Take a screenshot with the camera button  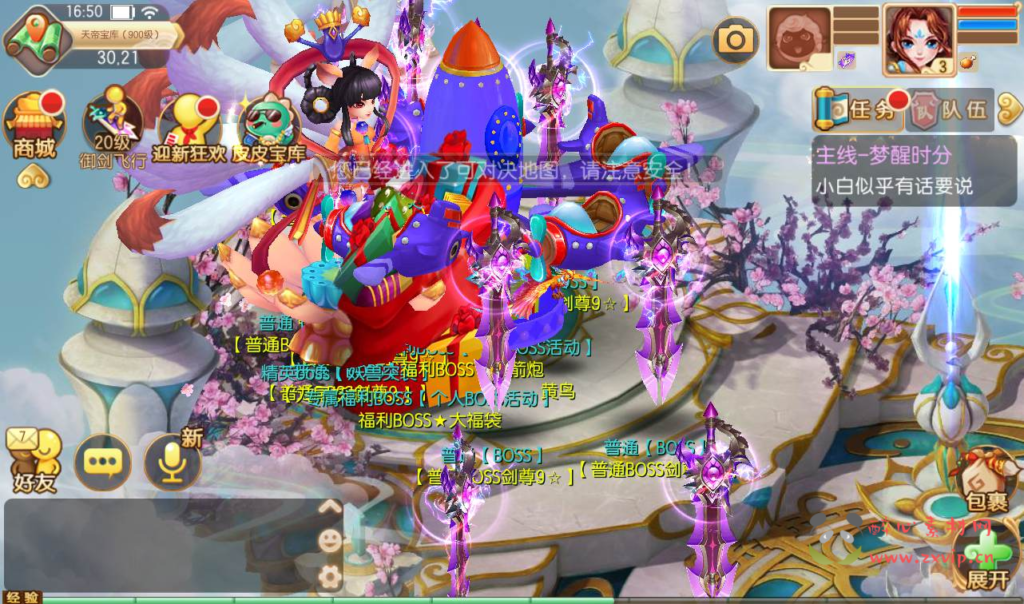[x=736, y=39]
